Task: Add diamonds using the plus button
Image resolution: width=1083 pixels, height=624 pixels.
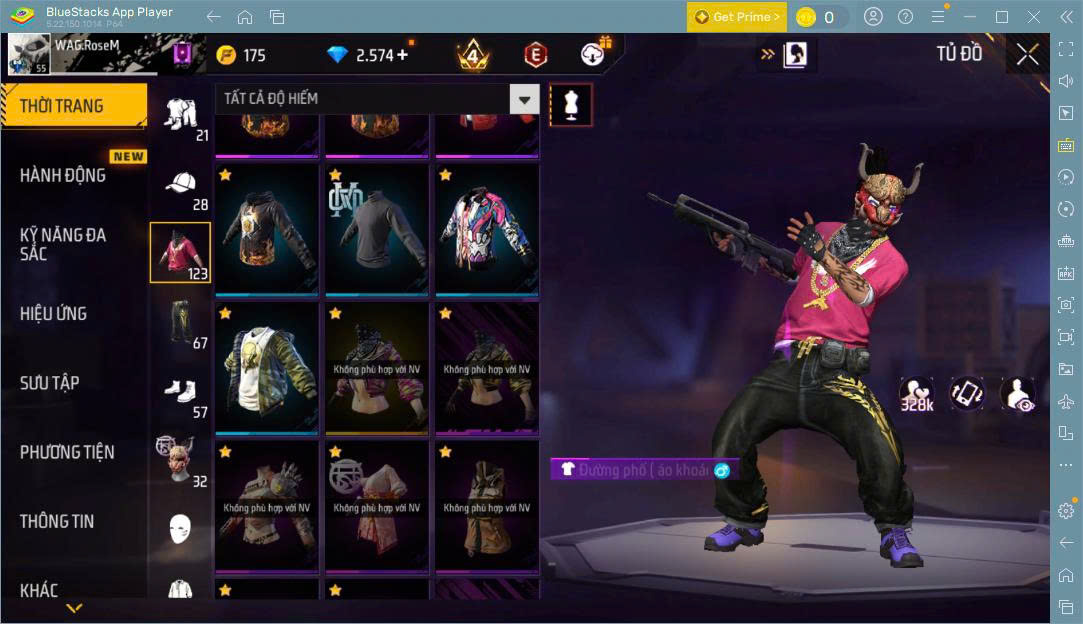Action: (x=402, y=55)
